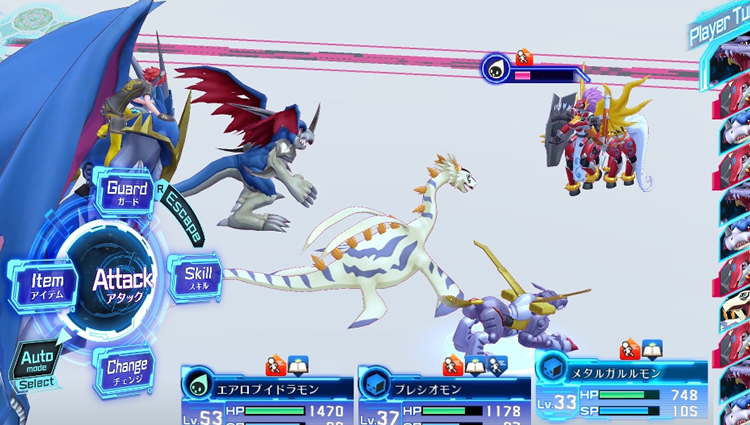
Task: Select the メタルガルルモン status panel
Action: pyautogui.click(x=620, y=385)
